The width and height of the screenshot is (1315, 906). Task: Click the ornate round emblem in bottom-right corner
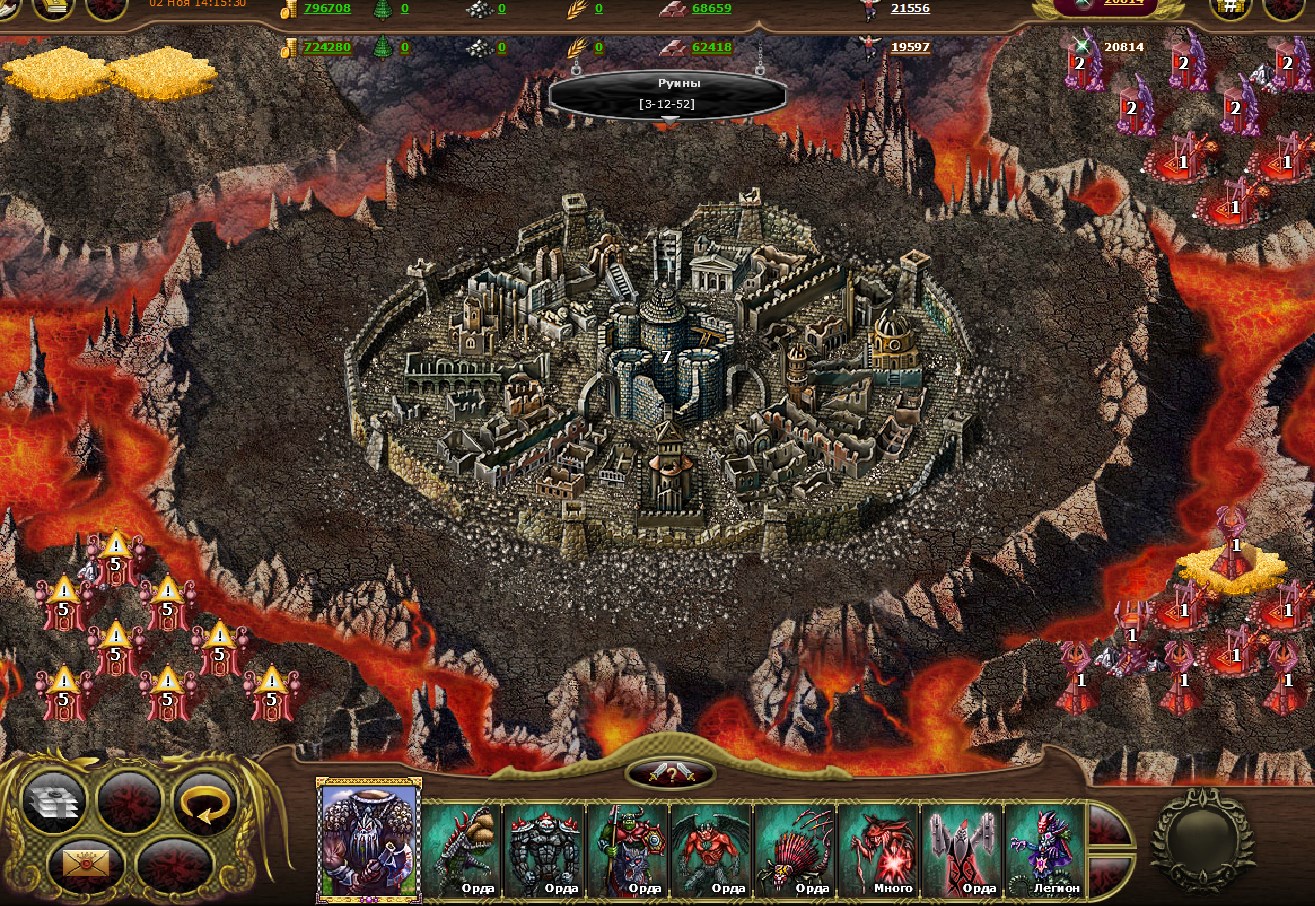(x=1202, y=838)
